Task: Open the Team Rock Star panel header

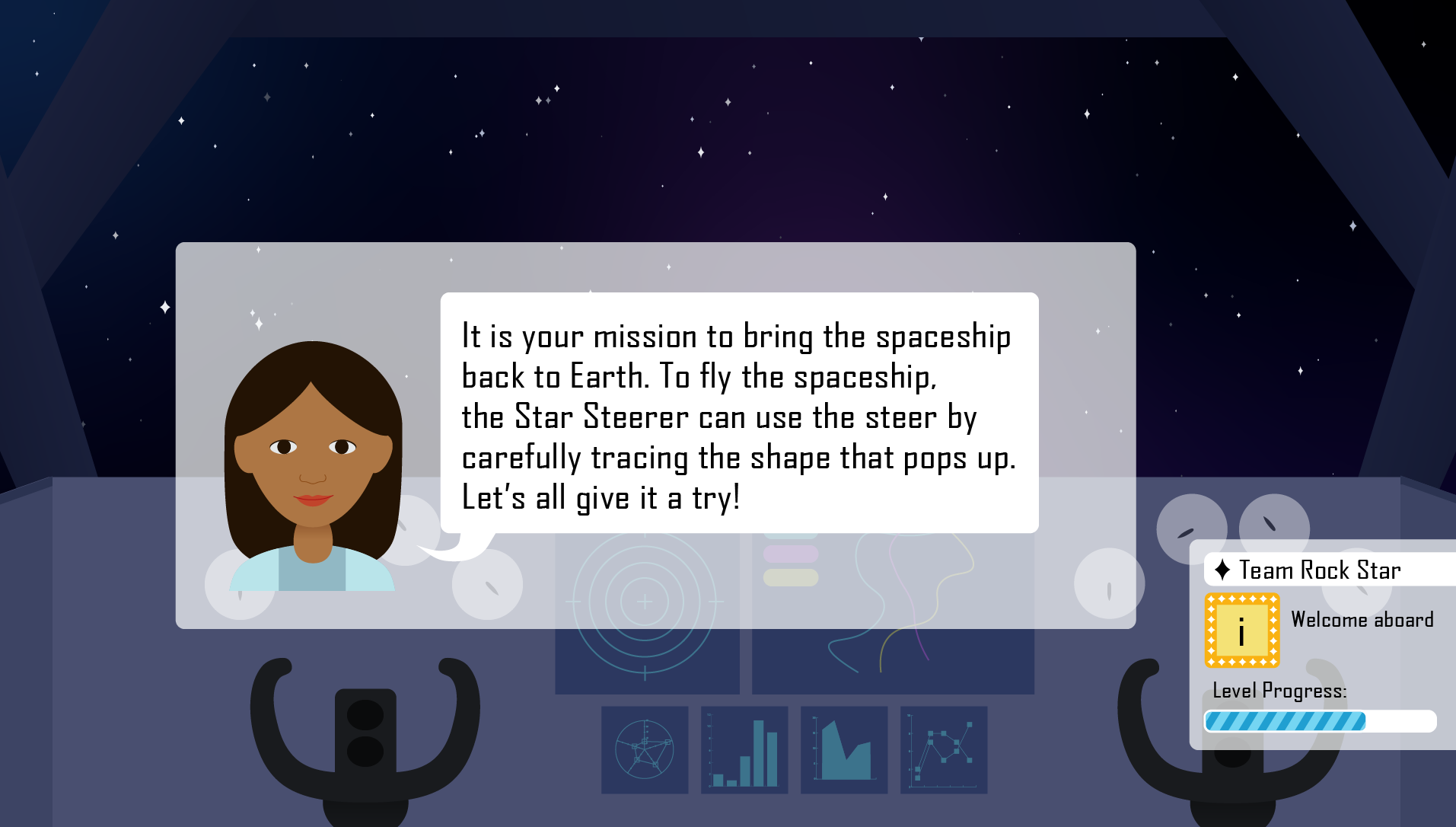Action: (x=1321, y=570)
